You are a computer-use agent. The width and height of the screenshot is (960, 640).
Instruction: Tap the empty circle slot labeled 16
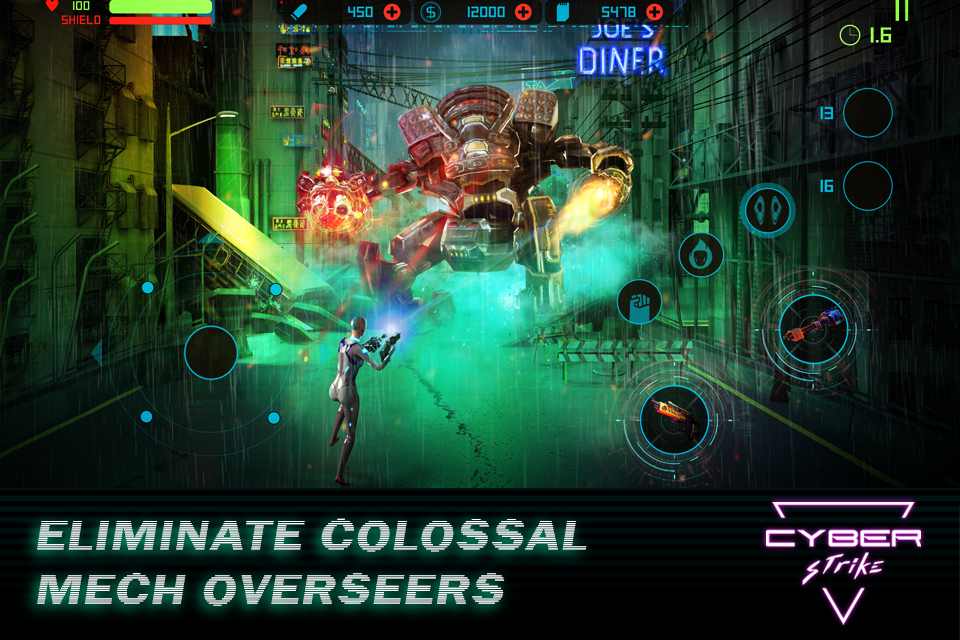point(867,186)
